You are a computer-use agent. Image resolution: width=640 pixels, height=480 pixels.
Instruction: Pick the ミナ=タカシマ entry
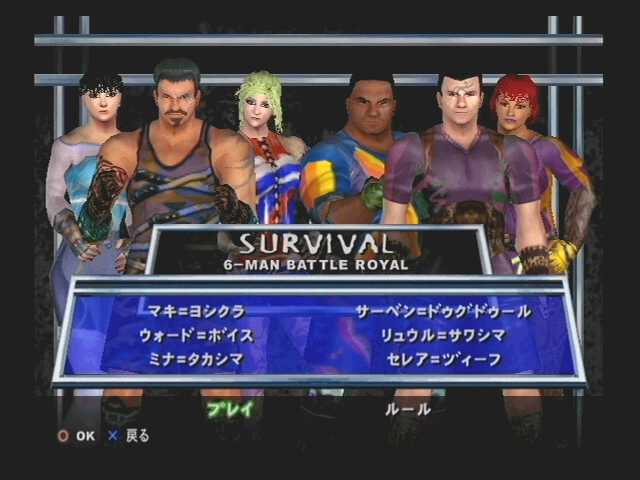[201, 359]
